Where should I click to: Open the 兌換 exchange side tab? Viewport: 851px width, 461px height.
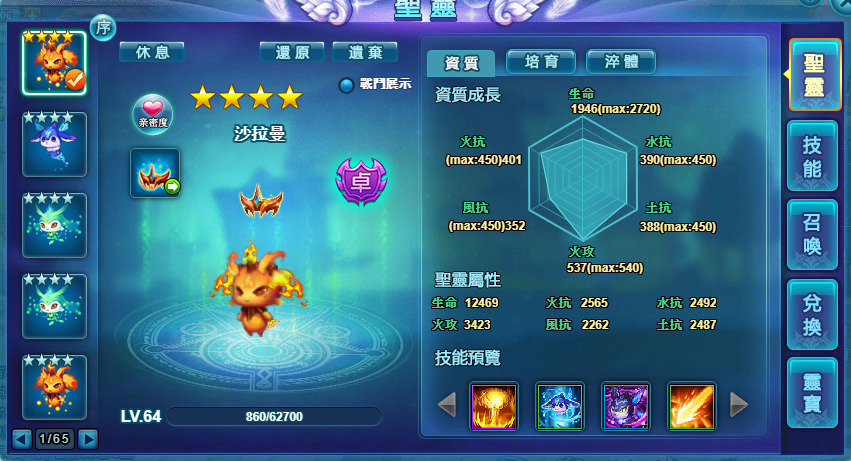[x=813, y=311]
